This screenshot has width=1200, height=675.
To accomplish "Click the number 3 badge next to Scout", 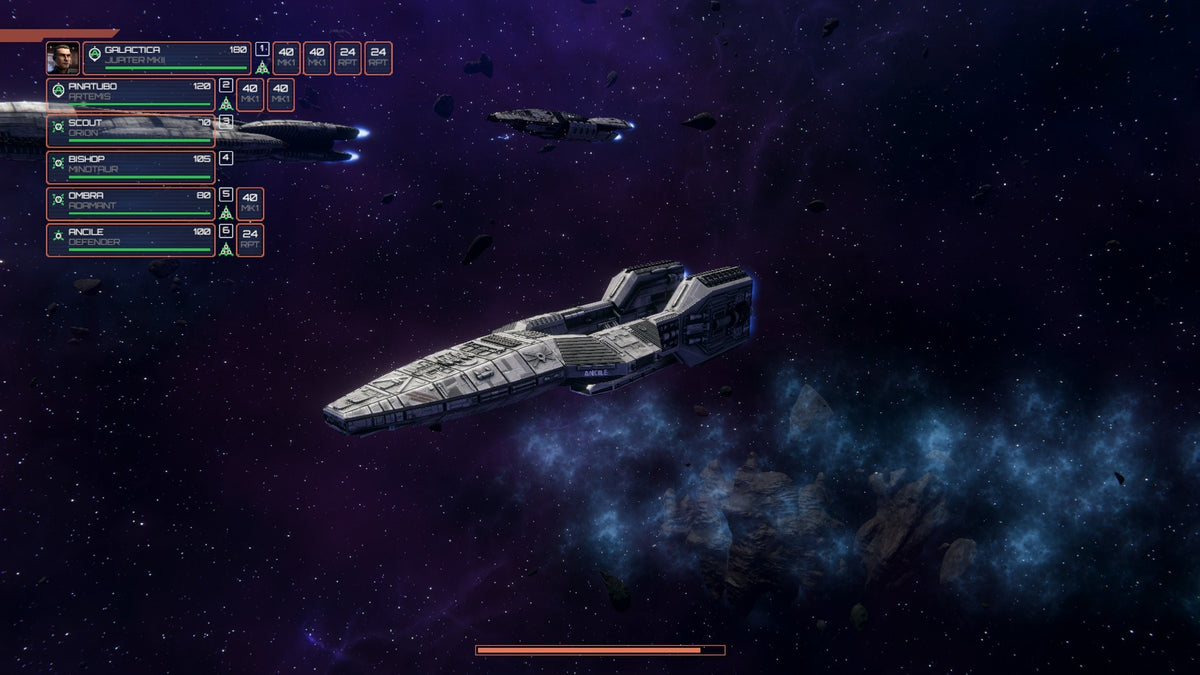I will pyautogui.click(x=226, y=122).
